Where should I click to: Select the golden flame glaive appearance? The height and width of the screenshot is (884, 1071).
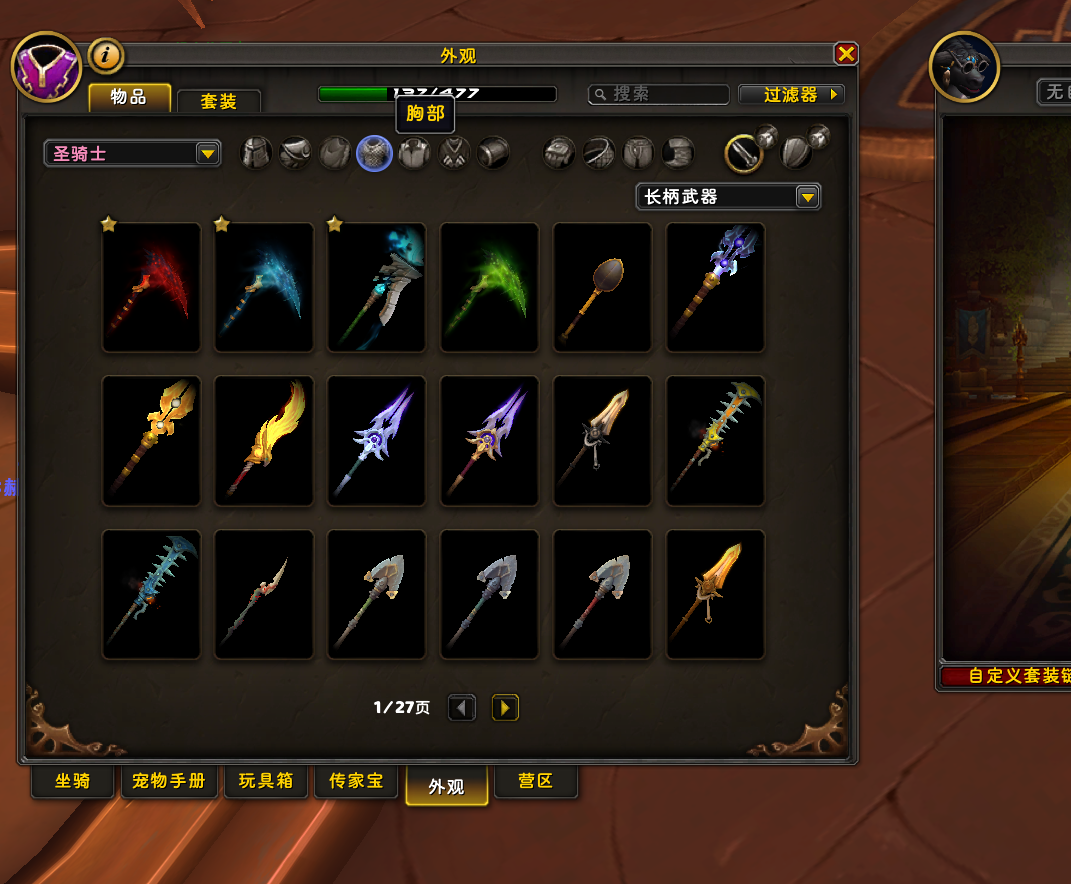[x=264, y=441]
